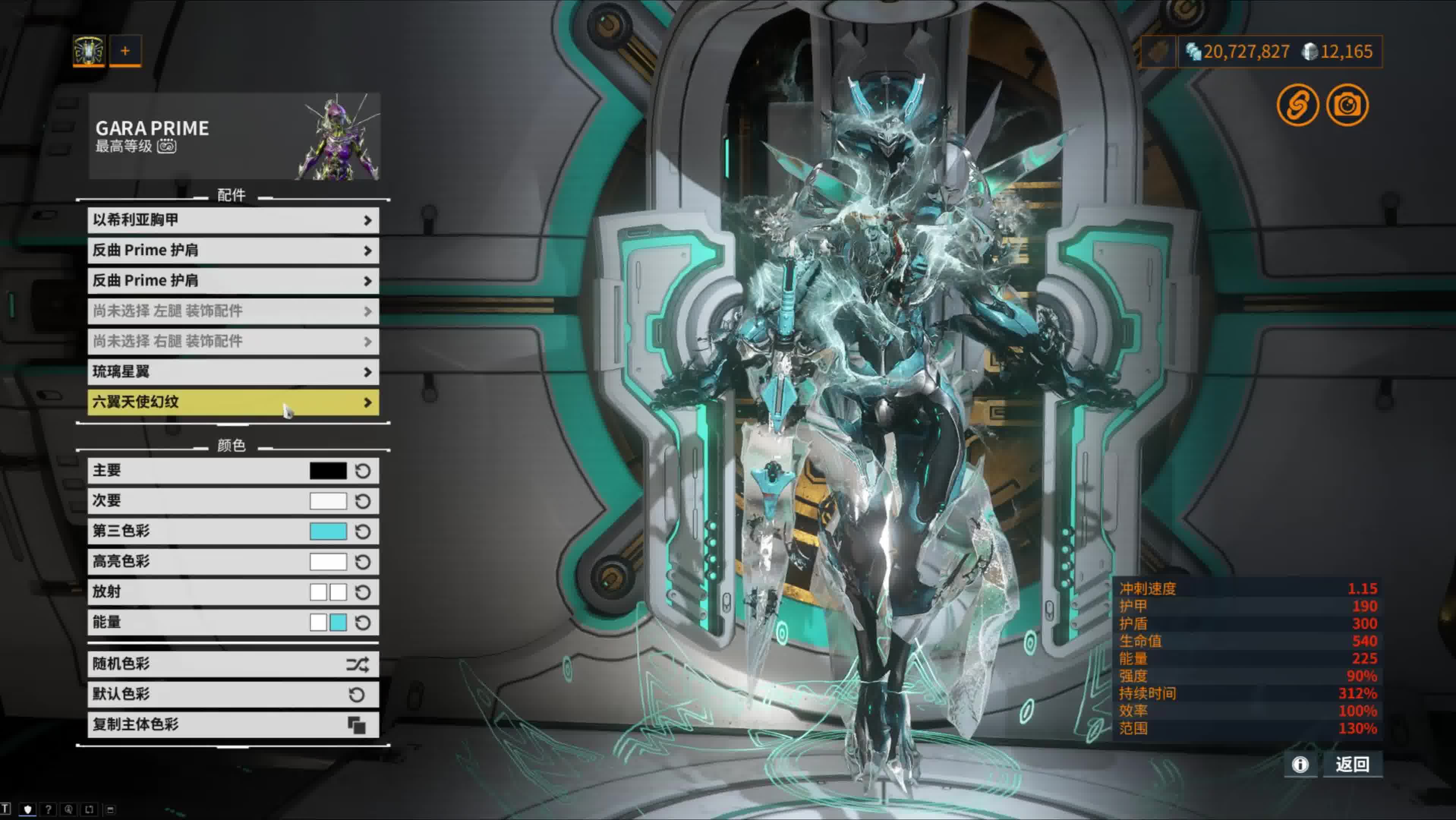Add a new appearance slot with plus
Image resolution: width=1456 pixels, height=820 pixels.
pos(125,51)
